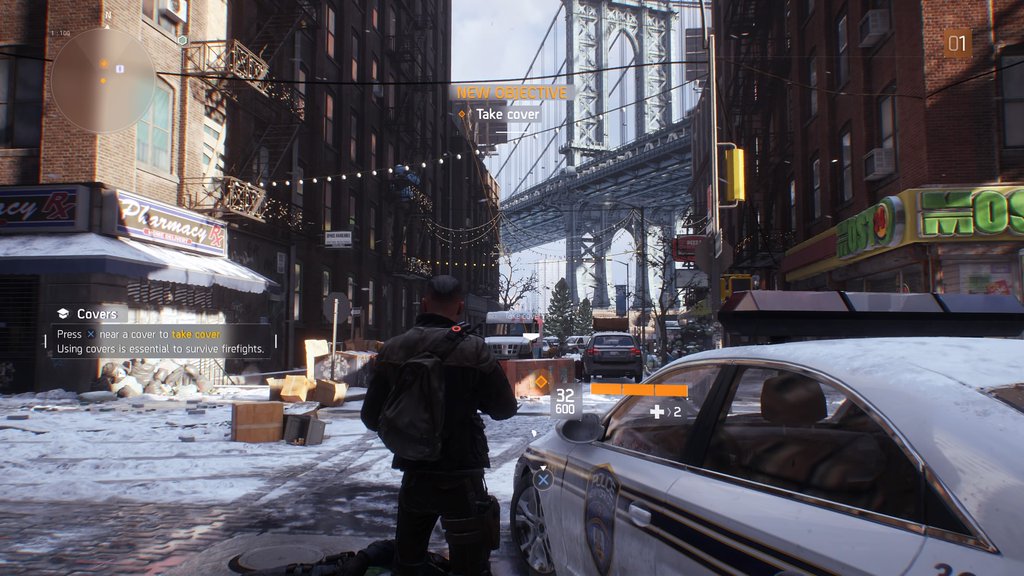Click the circular minimap

103,80
